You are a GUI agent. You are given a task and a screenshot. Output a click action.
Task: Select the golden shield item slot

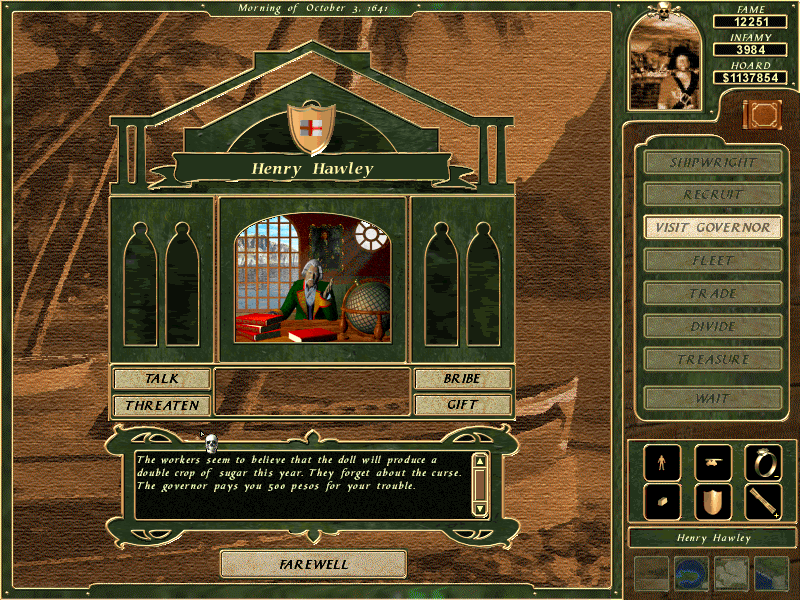713,502
